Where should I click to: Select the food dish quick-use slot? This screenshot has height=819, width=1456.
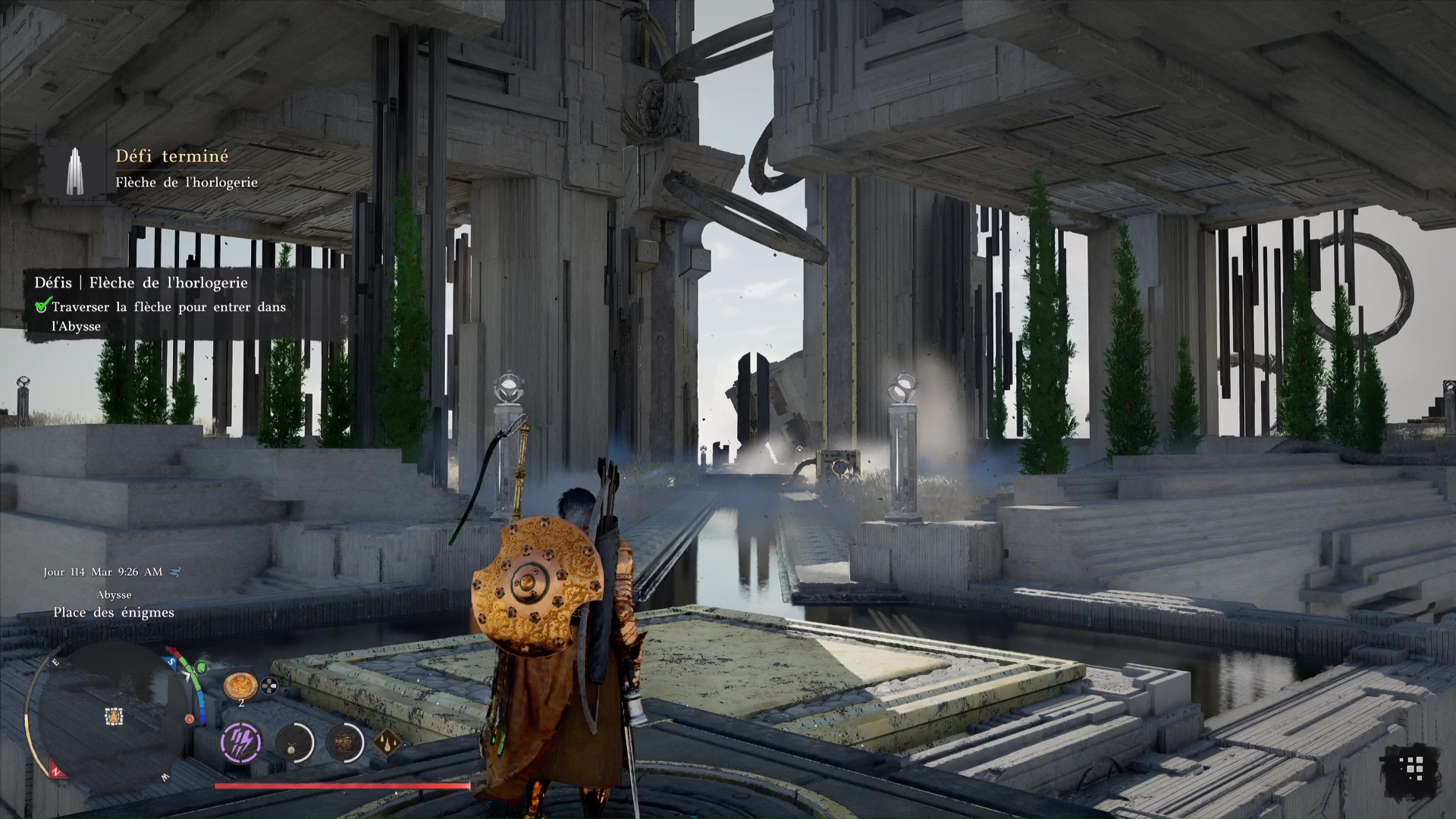[238, 685]
